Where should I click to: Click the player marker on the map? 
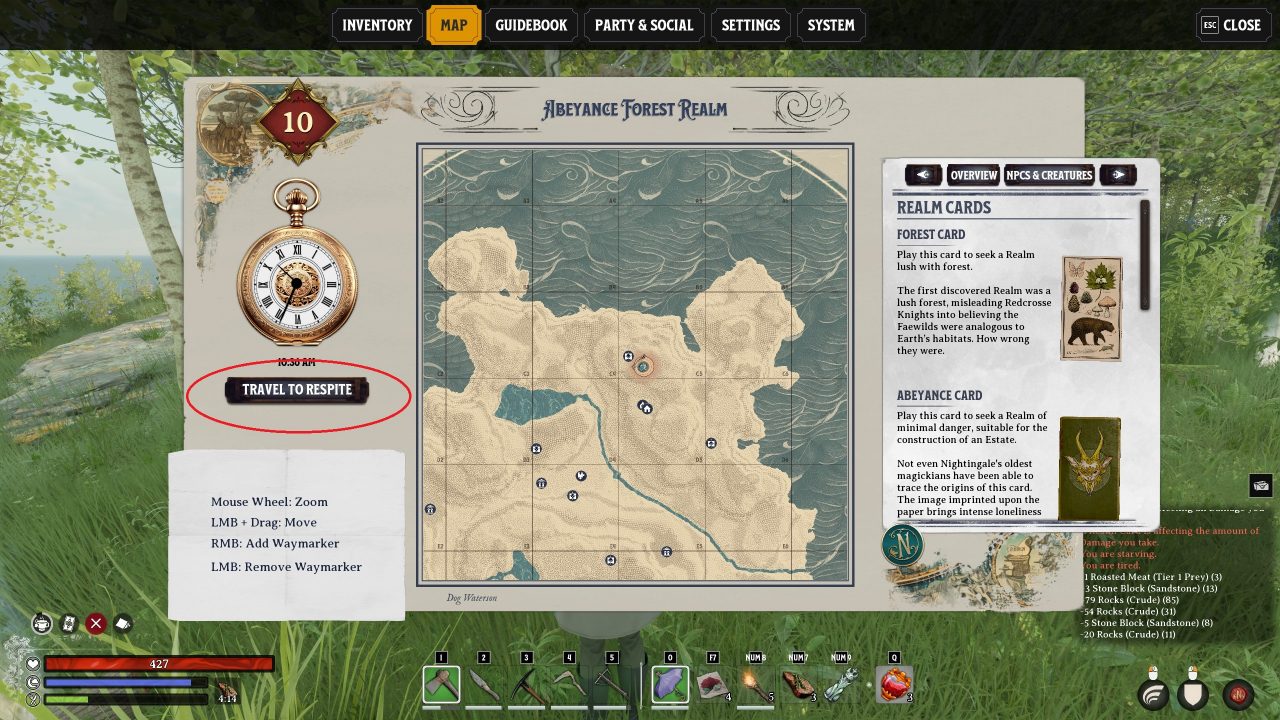(643, 366)
